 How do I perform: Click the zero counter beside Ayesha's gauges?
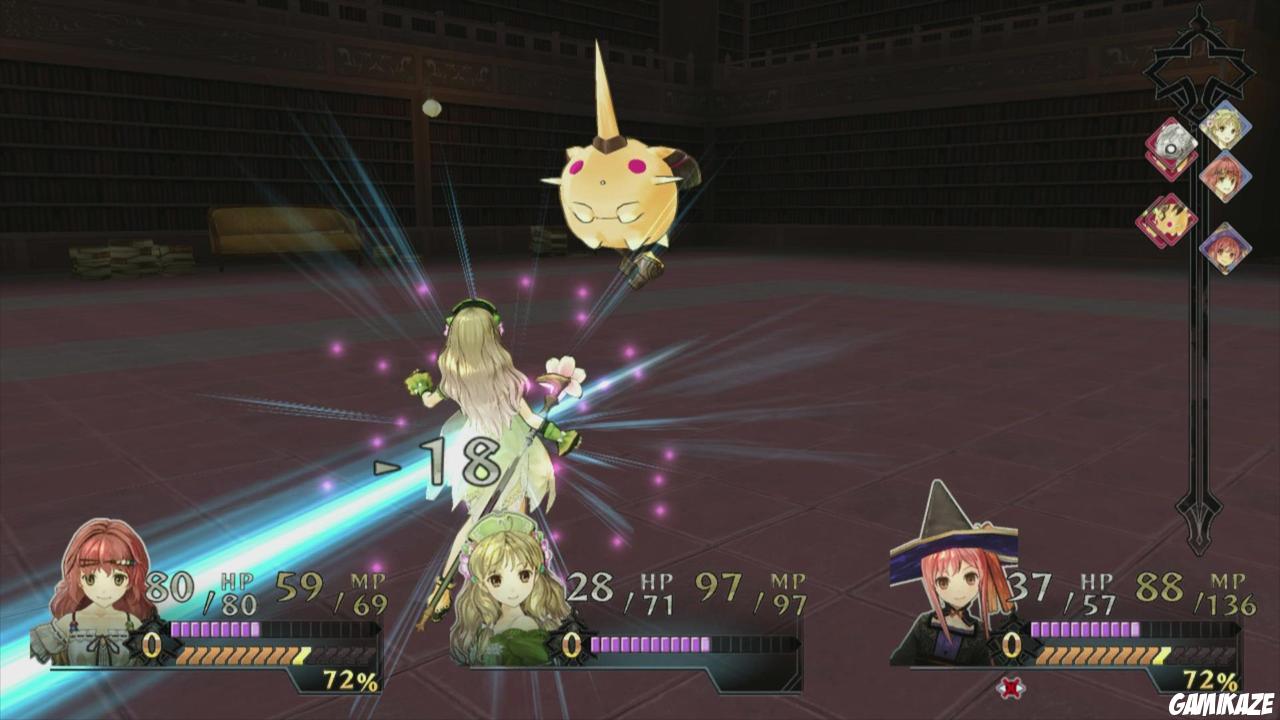click(570, 644)
